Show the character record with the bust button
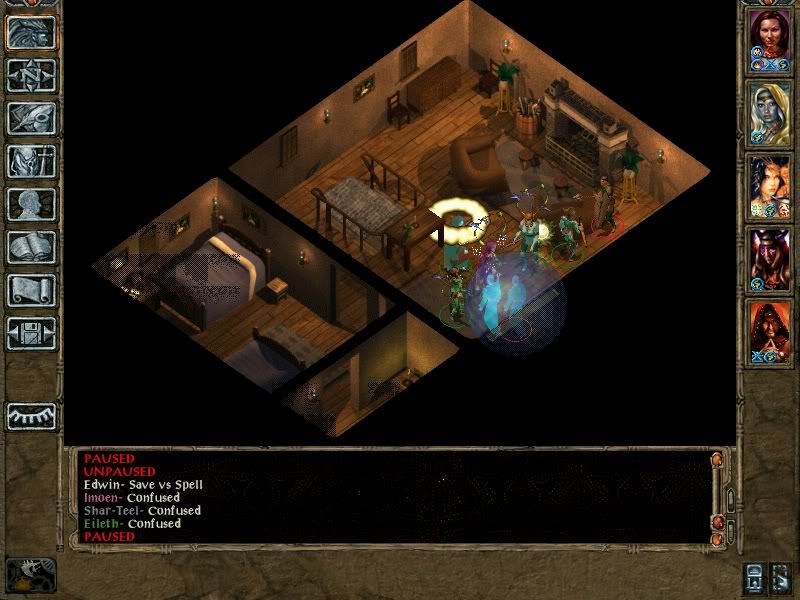Screen dimensions: 800x600 (31, 204)
